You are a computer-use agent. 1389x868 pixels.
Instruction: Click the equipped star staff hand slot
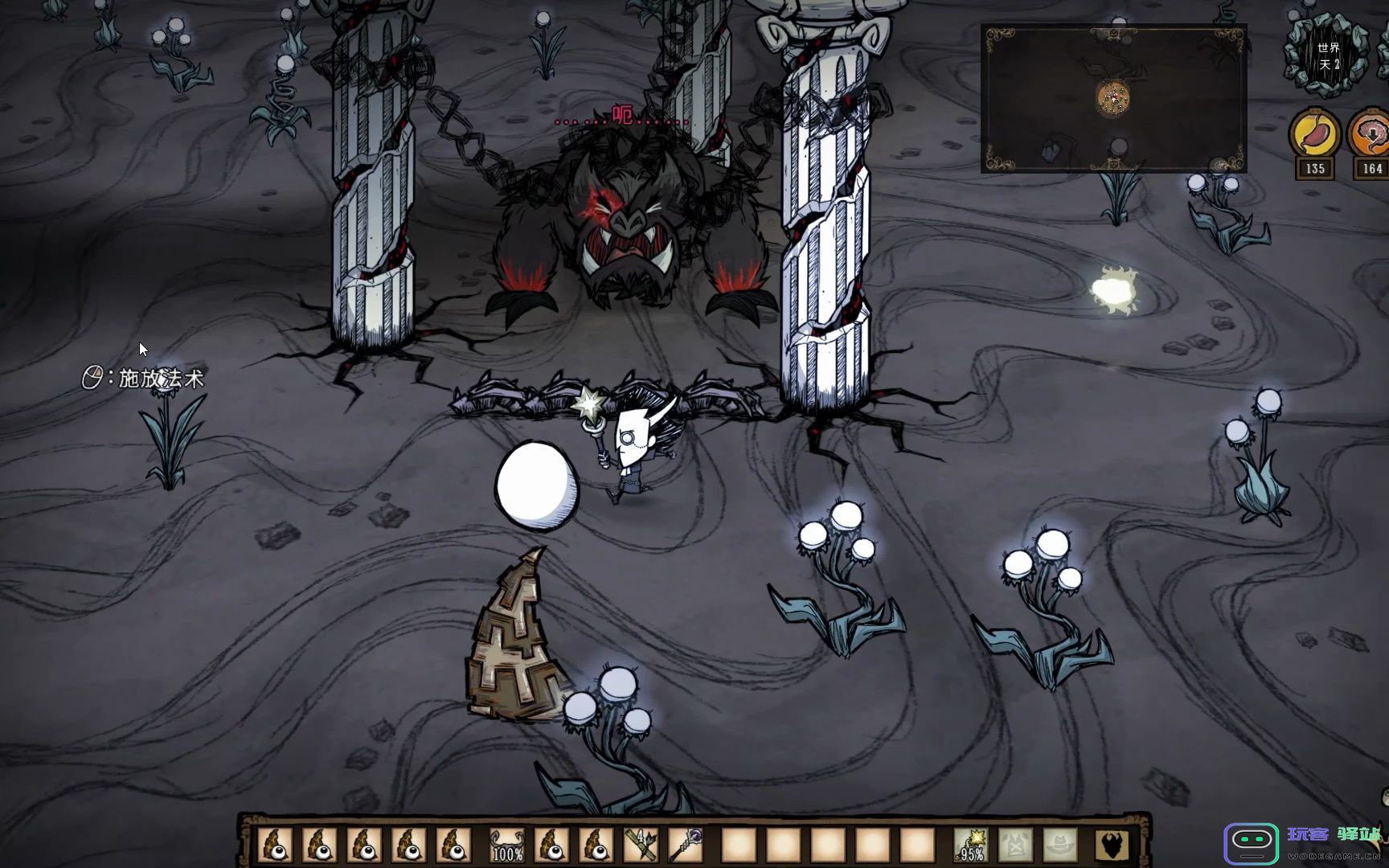tap(972, 845)
